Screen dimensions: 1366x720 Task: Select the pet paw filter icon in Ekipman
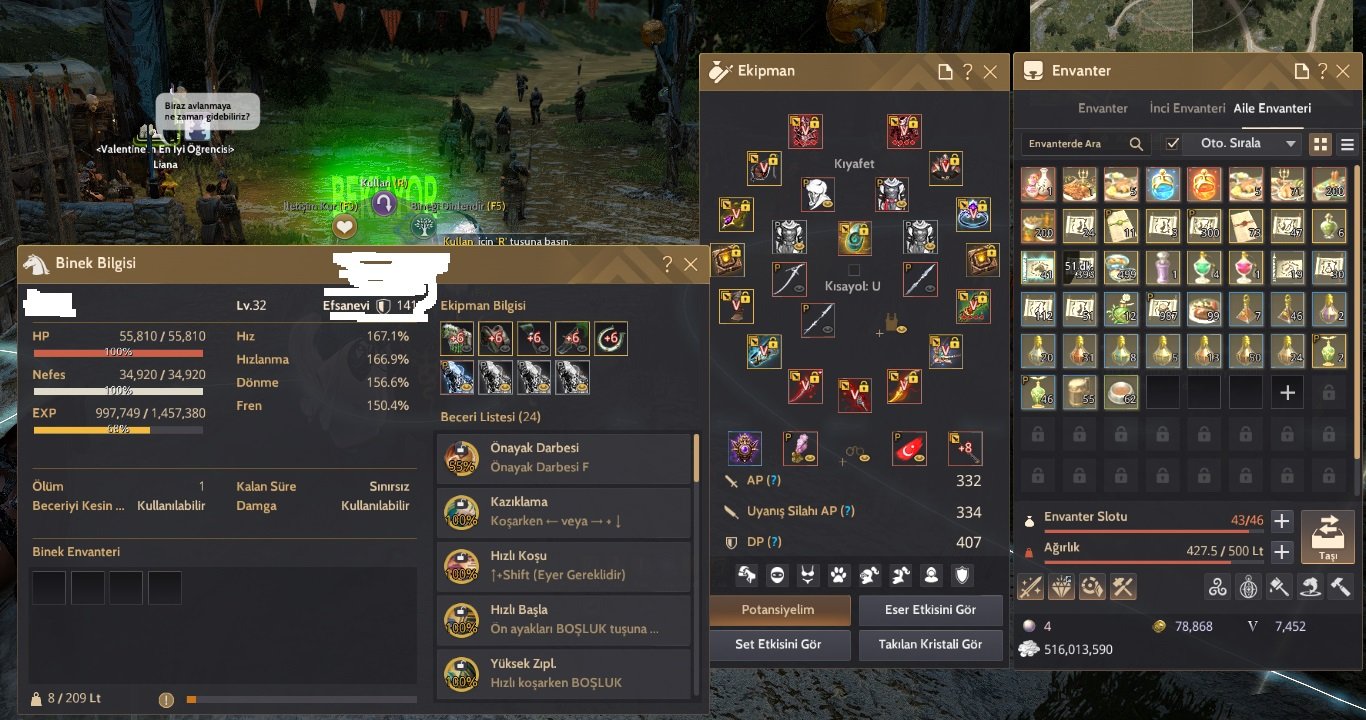[x=837, y=575]
